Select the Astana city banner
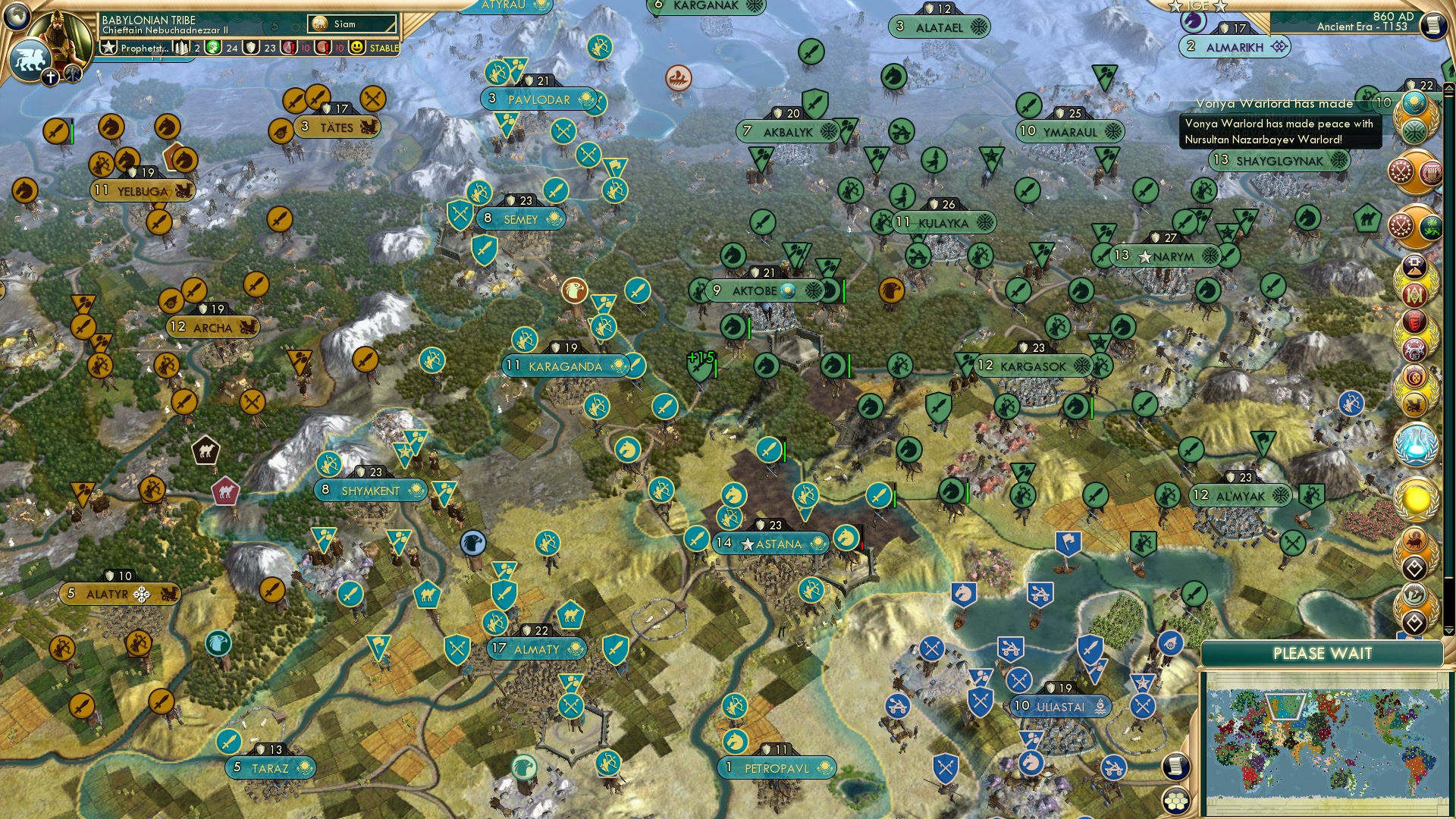The height and width of the screenshot is (819, 1456). (768, 543)
